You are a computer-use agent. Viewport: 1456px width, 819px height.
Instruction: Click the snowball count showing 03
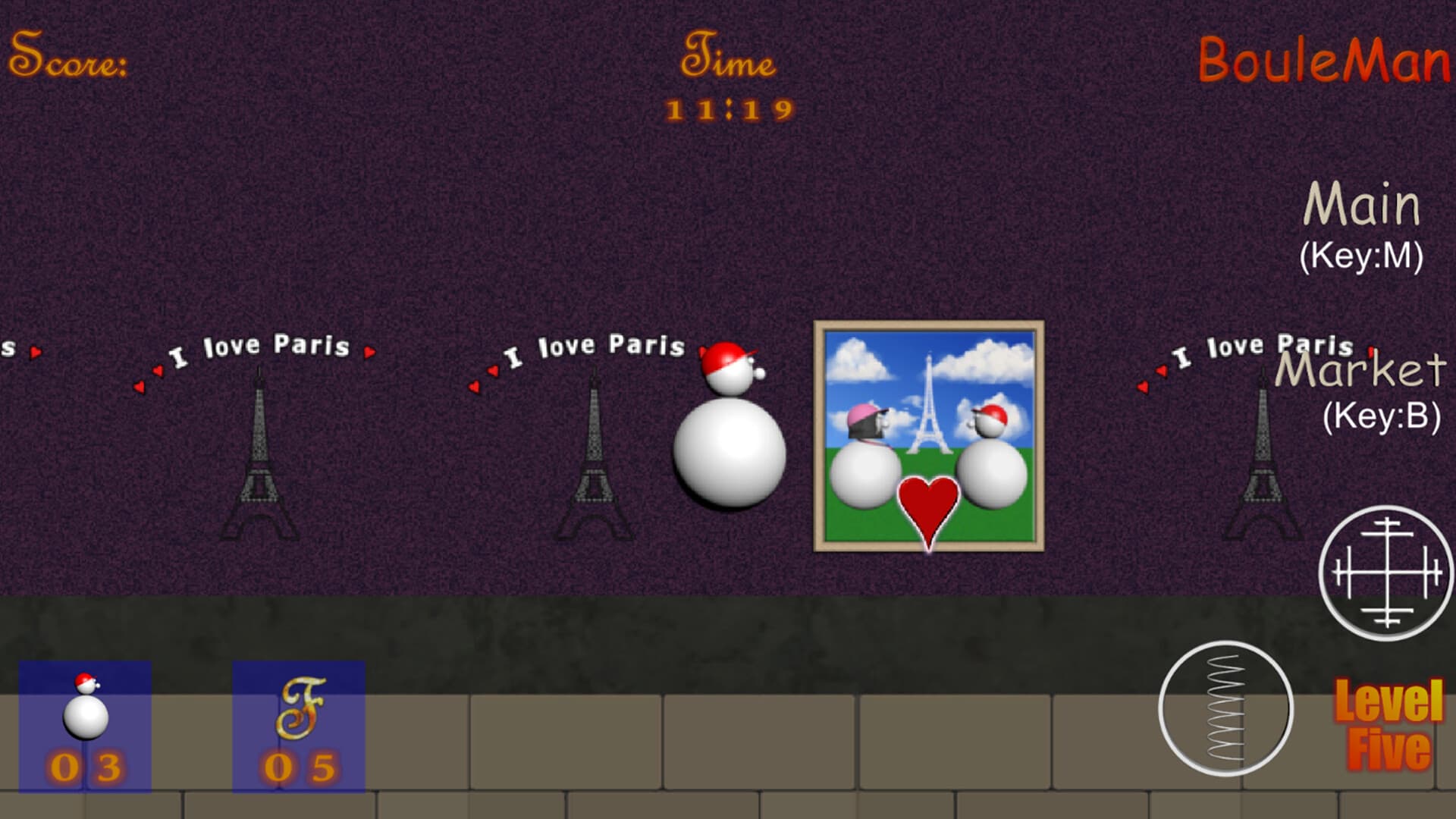coord(86,766)
